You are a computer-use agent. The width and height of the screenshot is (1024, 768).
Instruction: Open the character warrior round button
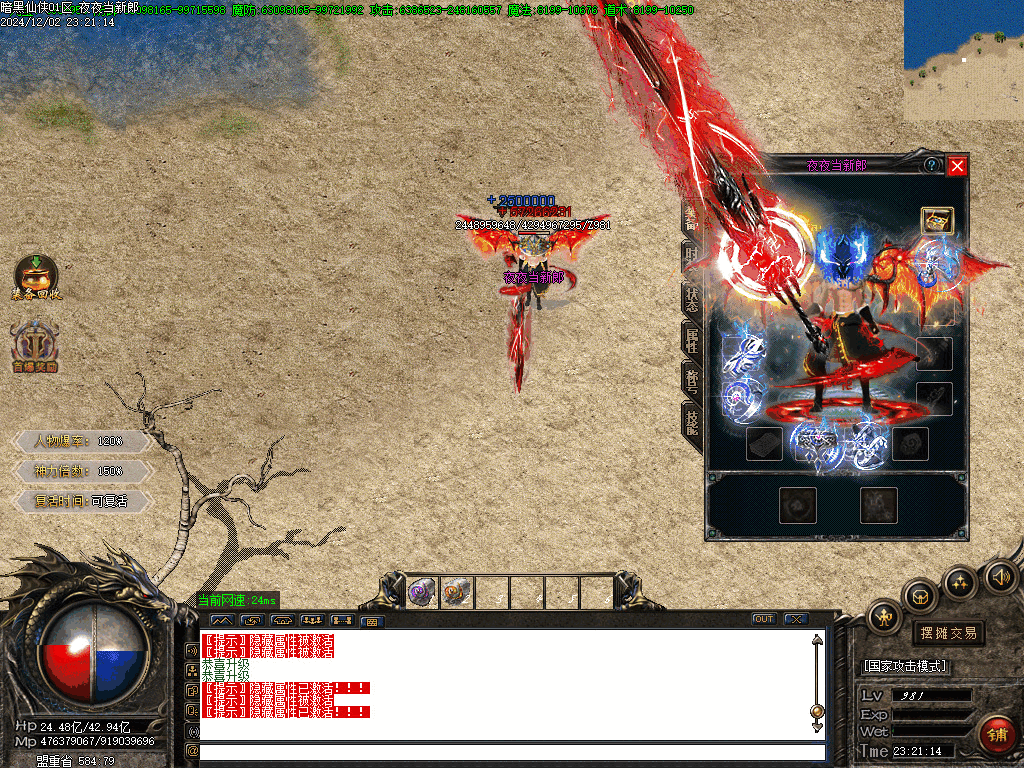(x=885, y=617)
